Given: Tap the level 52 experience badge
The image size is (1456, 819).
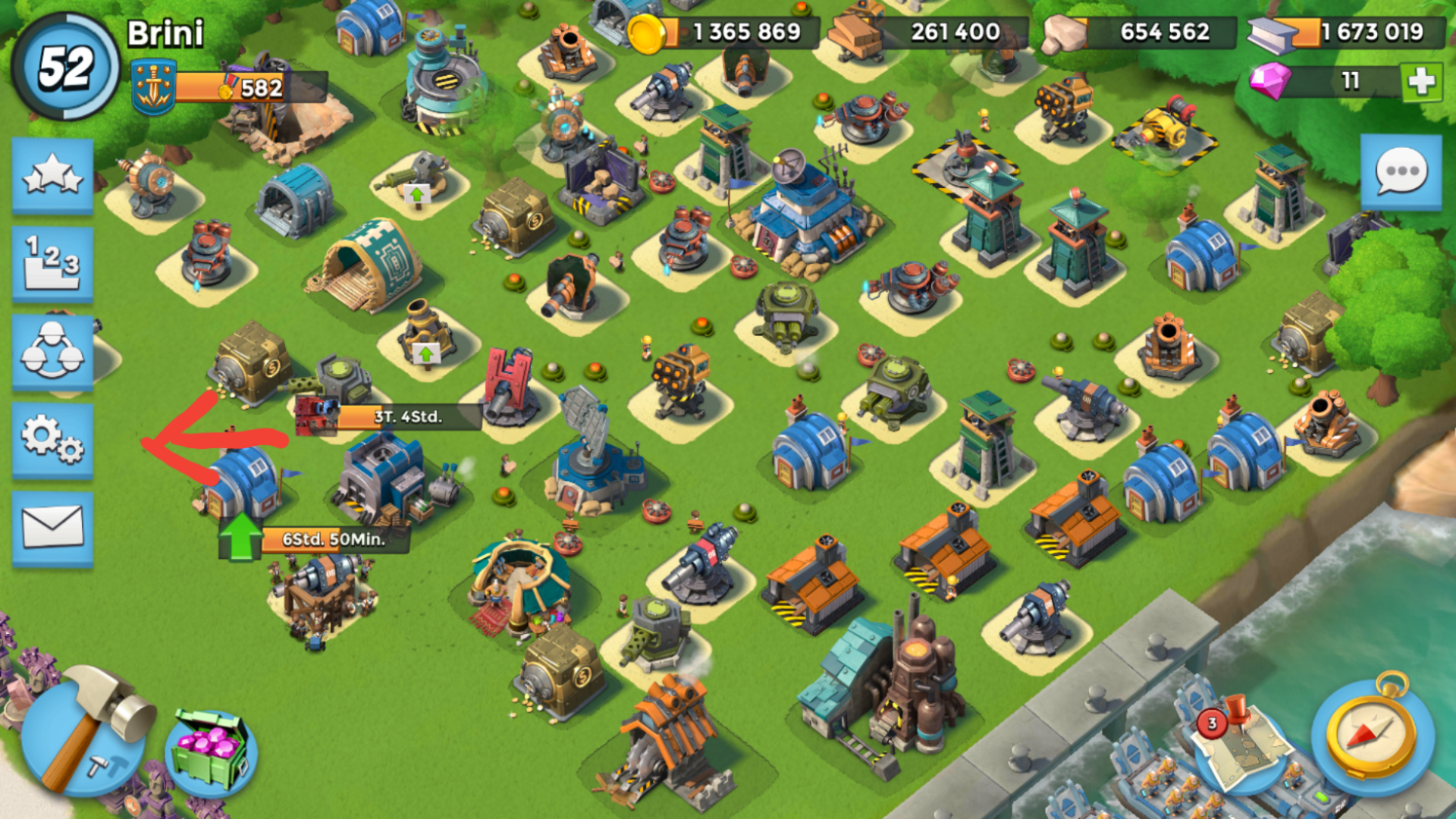Looking at the screenshot, I should pos(66,67).
